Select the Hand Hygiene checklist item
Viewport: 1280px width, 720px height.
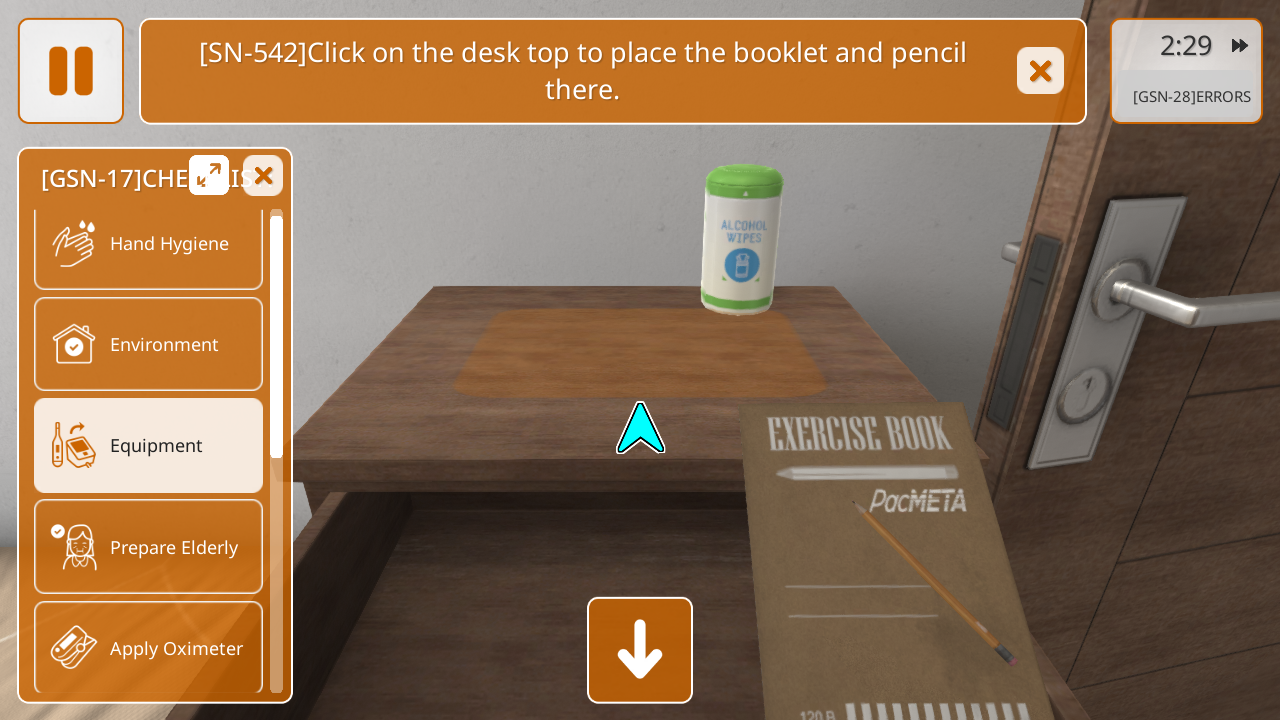149,244
